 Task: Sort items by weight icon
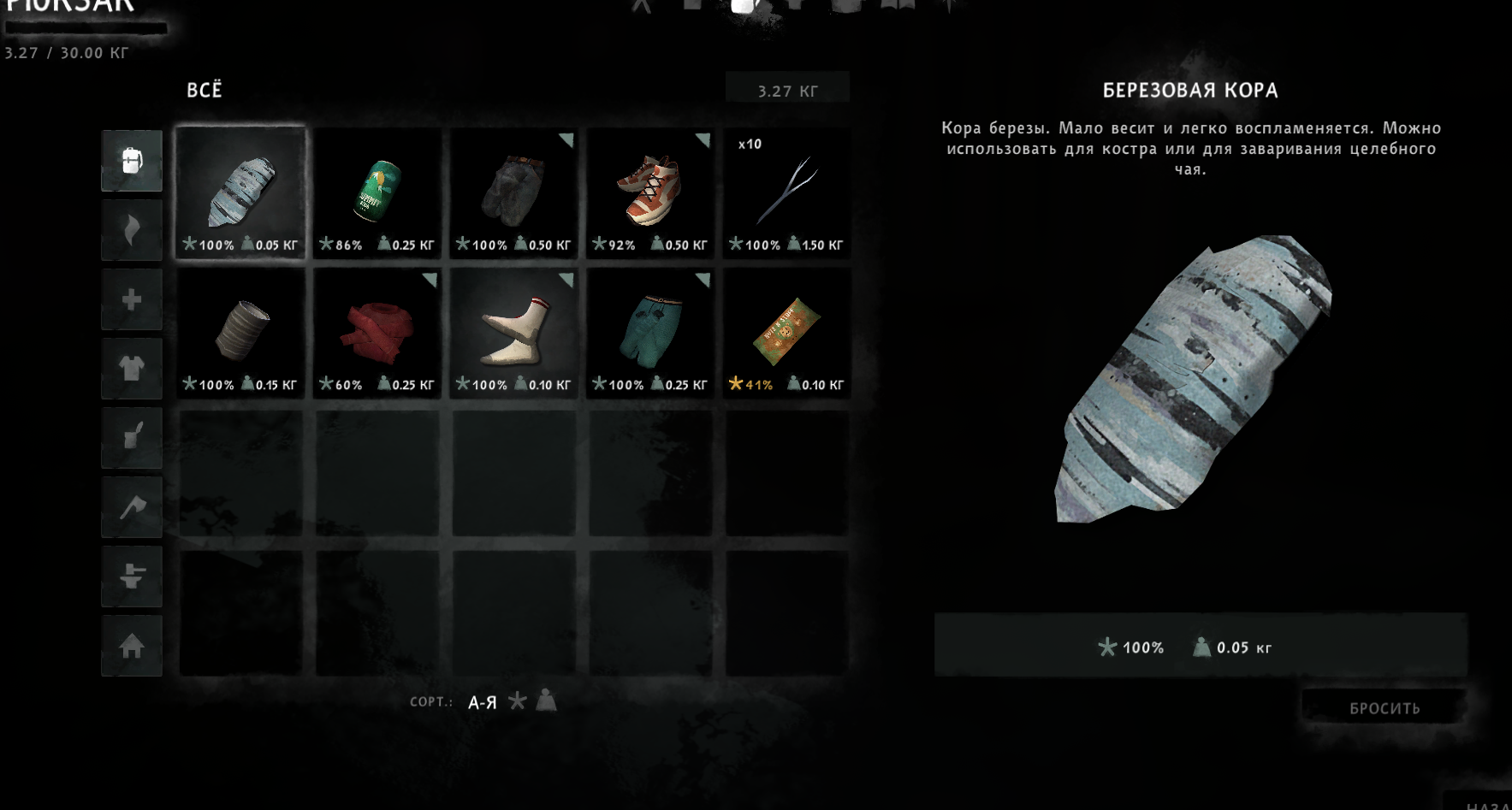(546, 701)
